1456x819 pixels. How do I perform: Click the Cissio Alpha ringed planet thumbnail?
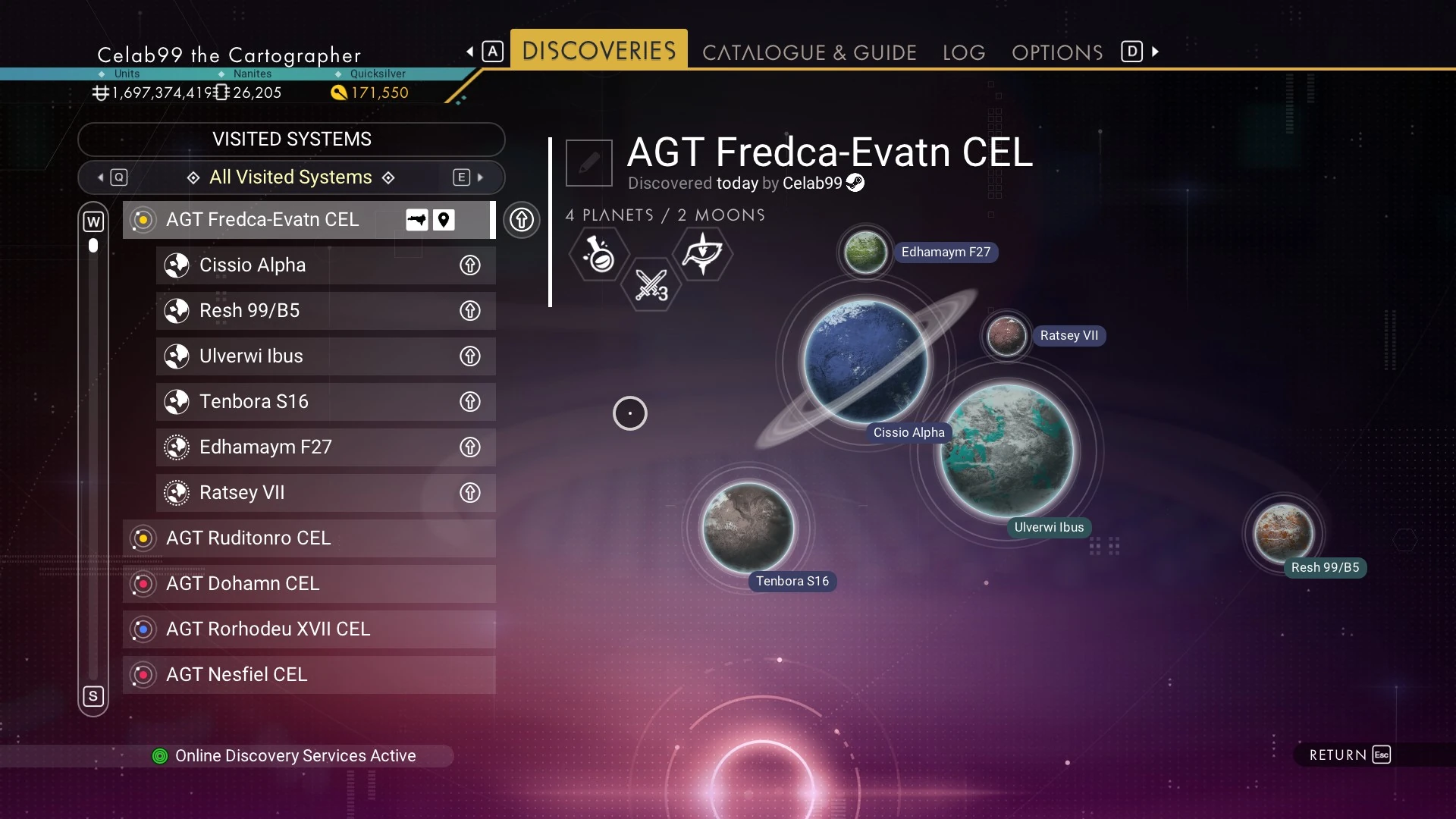[865, 361]
